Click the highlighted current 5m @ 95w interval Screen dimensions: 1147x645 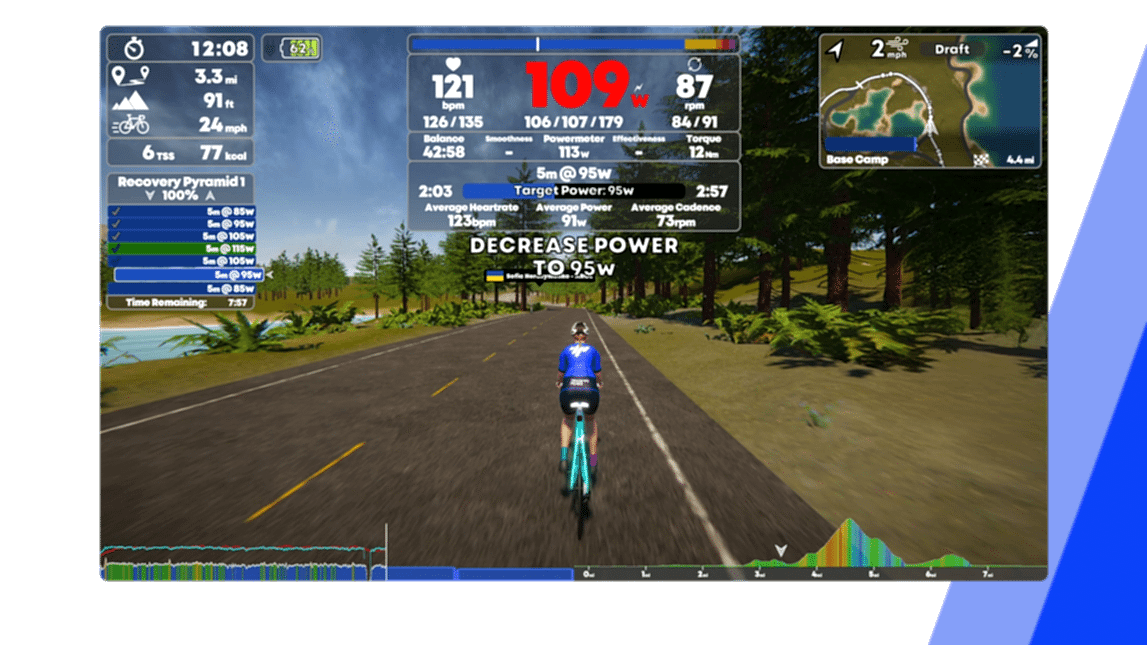point(188,275)
